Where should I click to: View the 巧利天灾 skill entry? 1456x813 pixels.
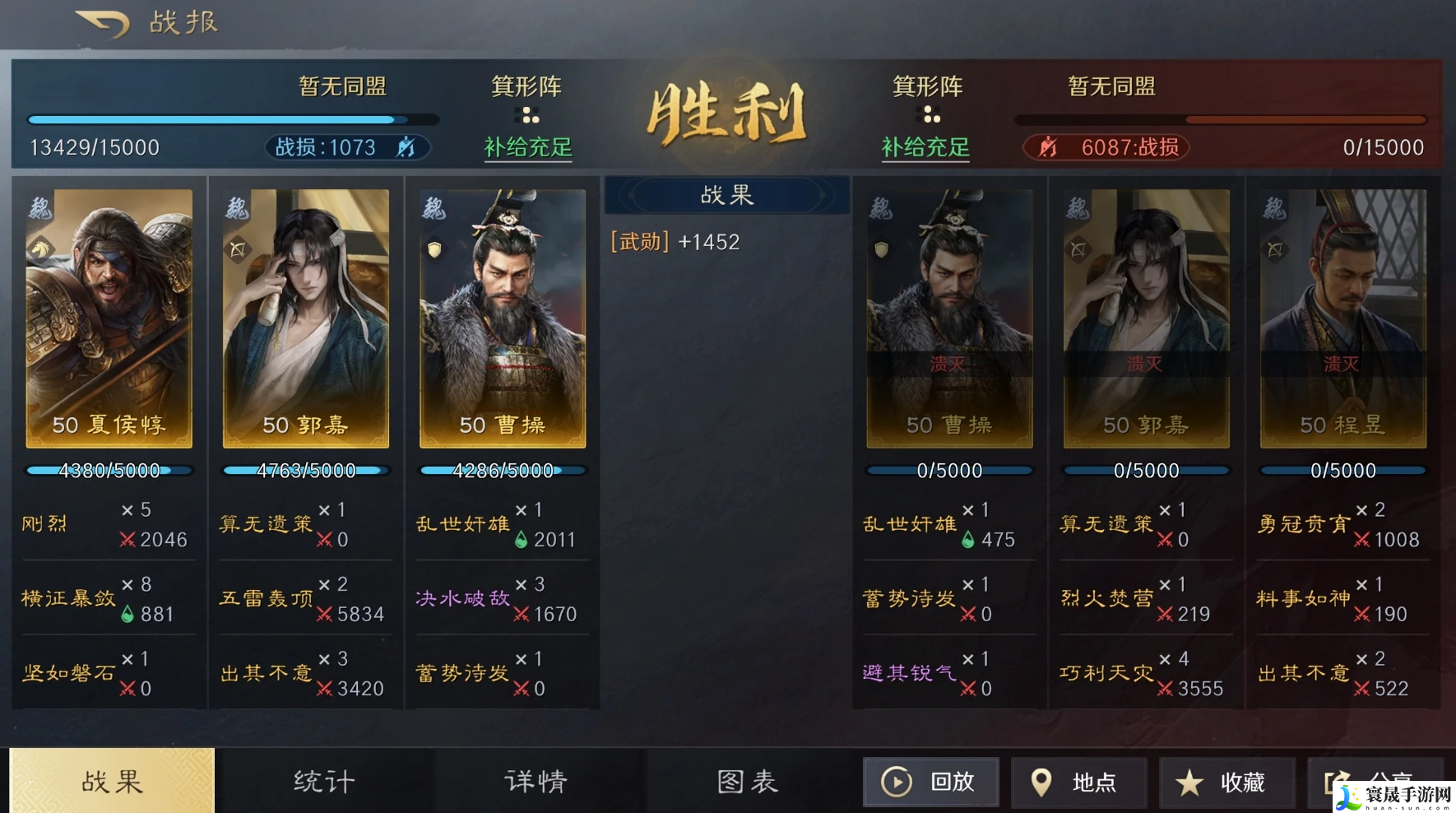coord(1107,673)
